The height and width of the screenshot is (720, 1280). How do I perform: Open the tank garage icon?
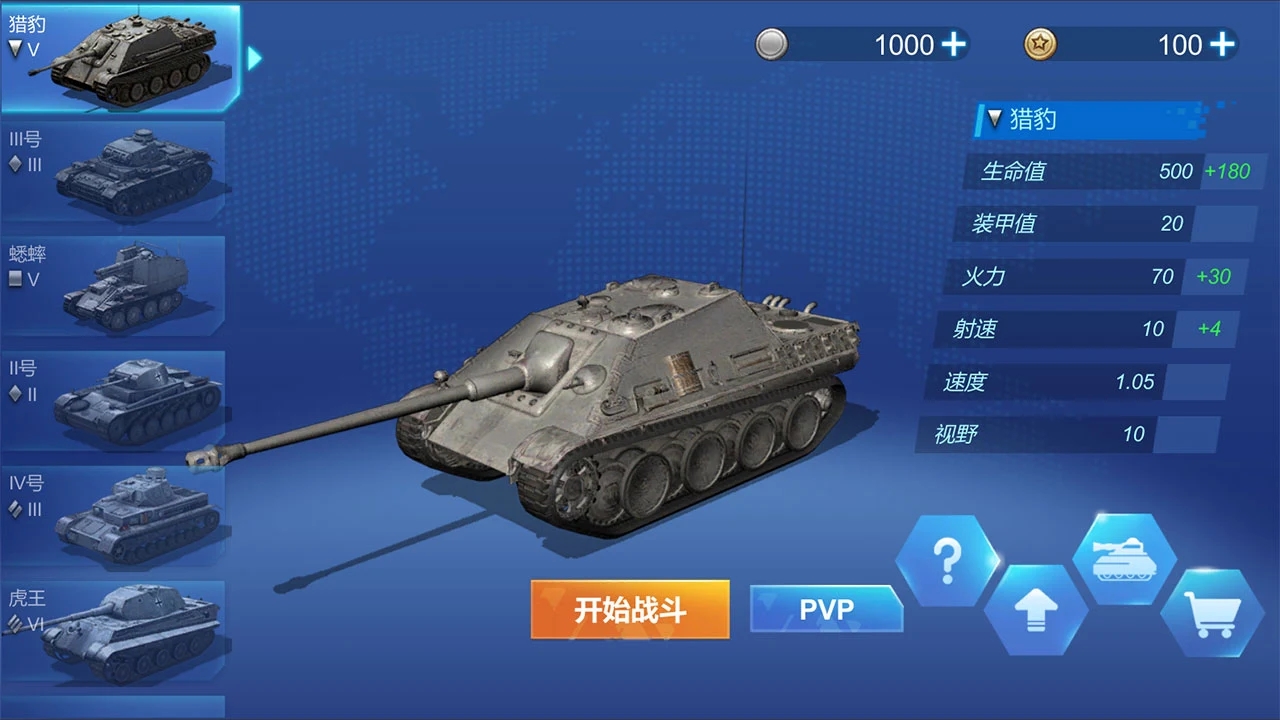[x=1124, y=557]
